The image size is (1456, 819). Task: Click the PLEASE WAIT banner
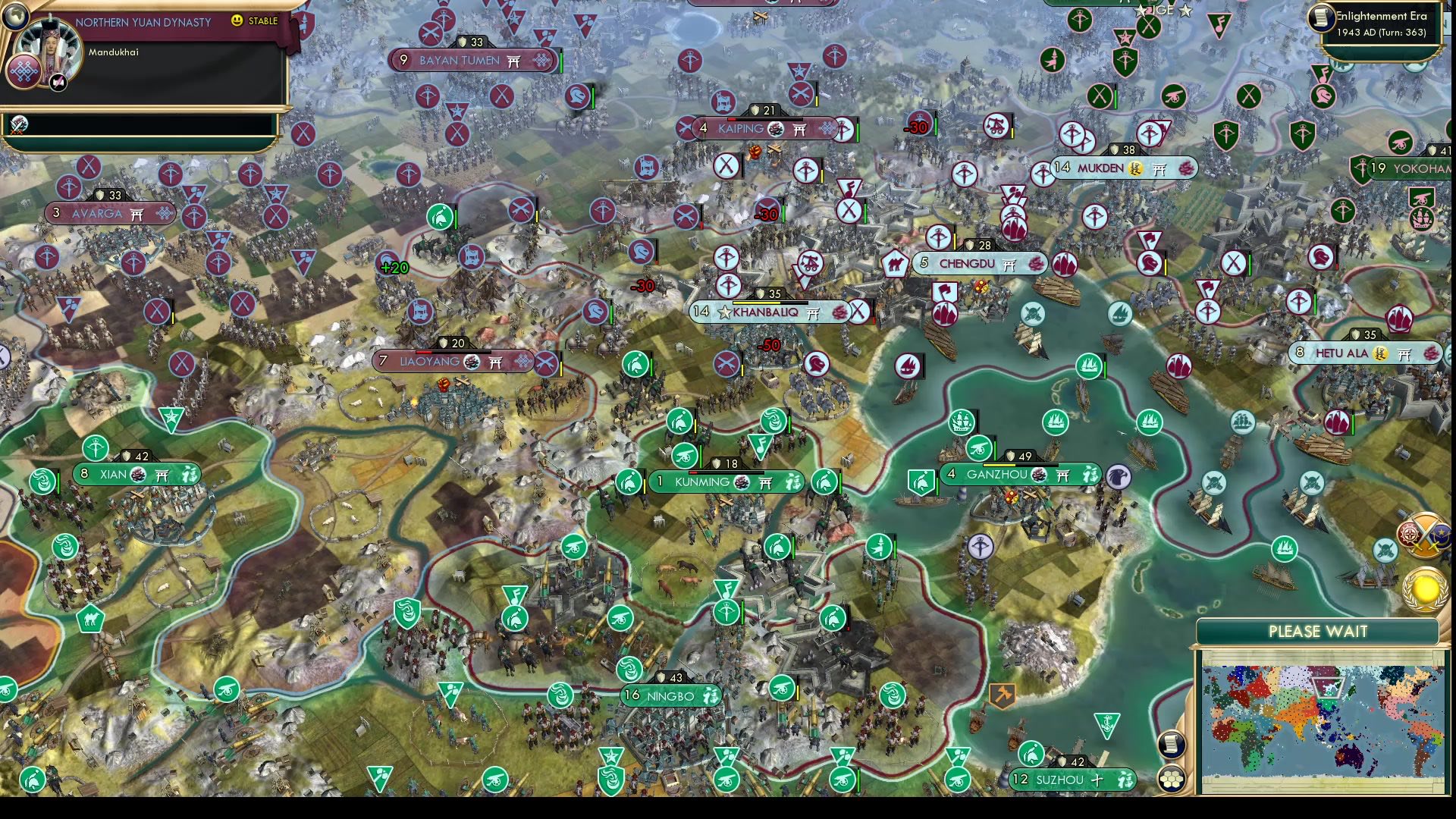tap(1318, 629)
